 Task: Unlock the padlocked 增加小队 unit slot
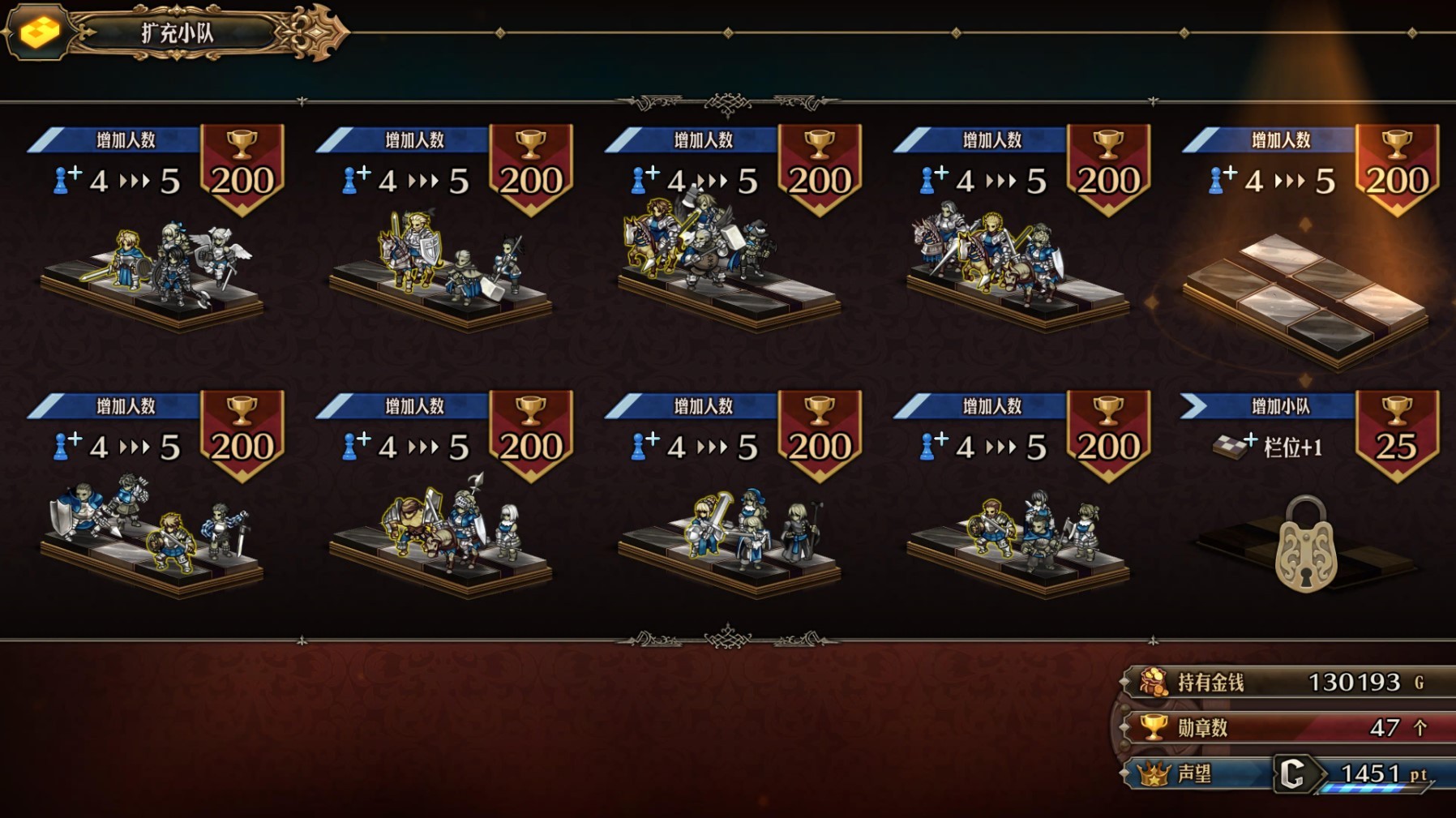pyautogui.click(x=1304, y=544)
